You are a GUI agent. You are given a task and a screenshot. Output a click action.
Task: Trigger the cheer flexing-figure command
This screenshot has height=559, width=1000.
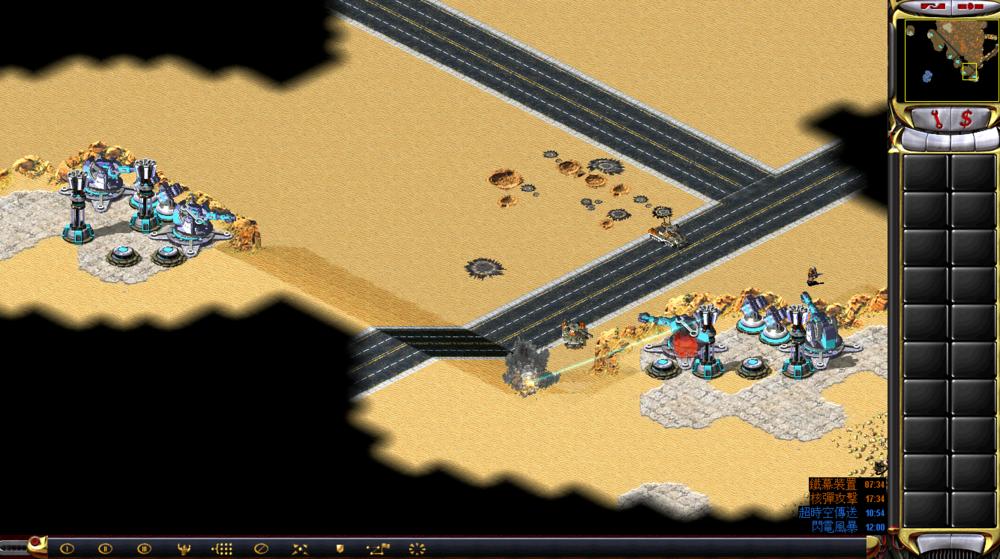click(x=184, y=548)
